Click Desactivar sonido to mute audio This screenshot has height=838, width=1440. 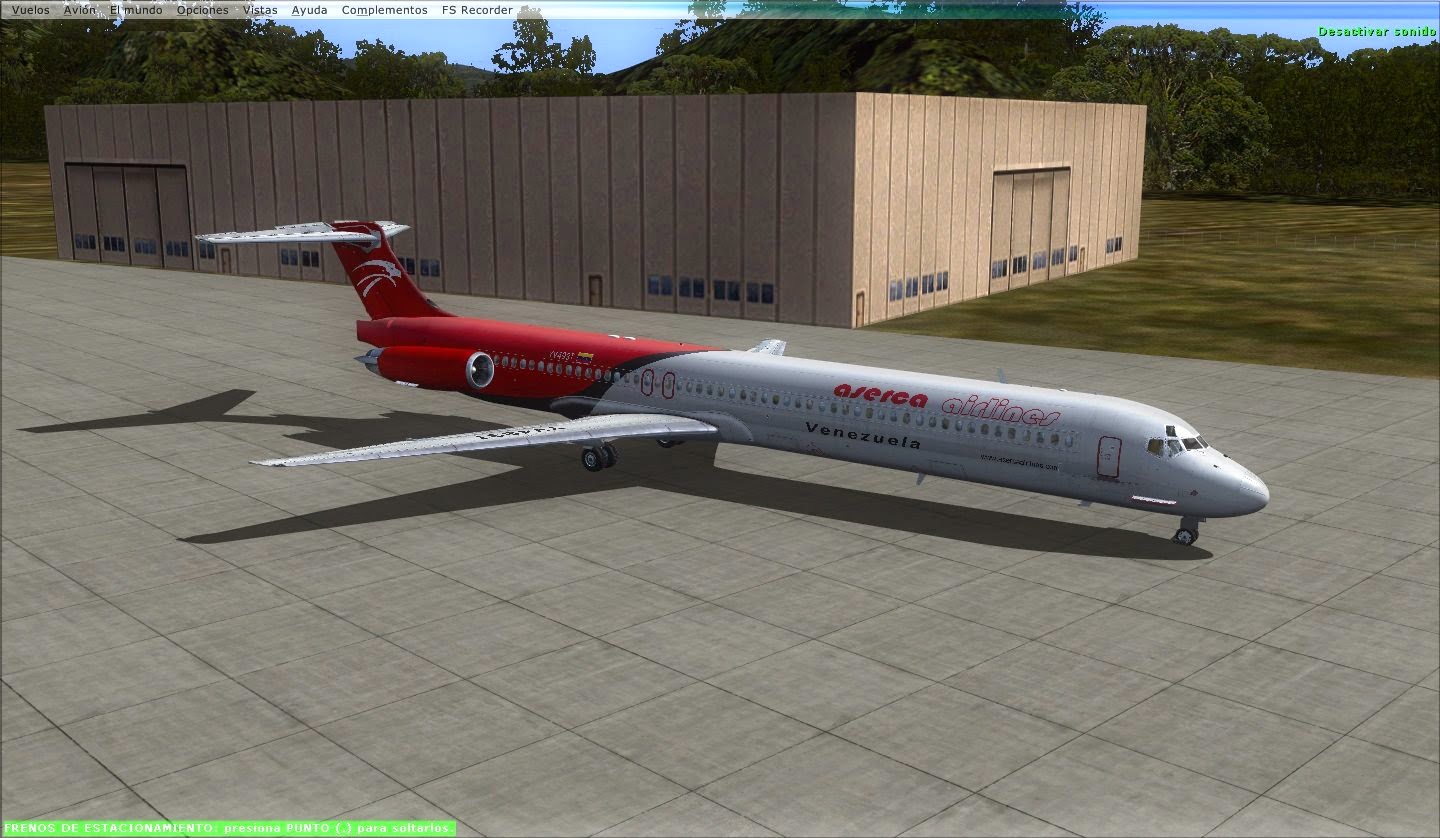[1377, 32]
